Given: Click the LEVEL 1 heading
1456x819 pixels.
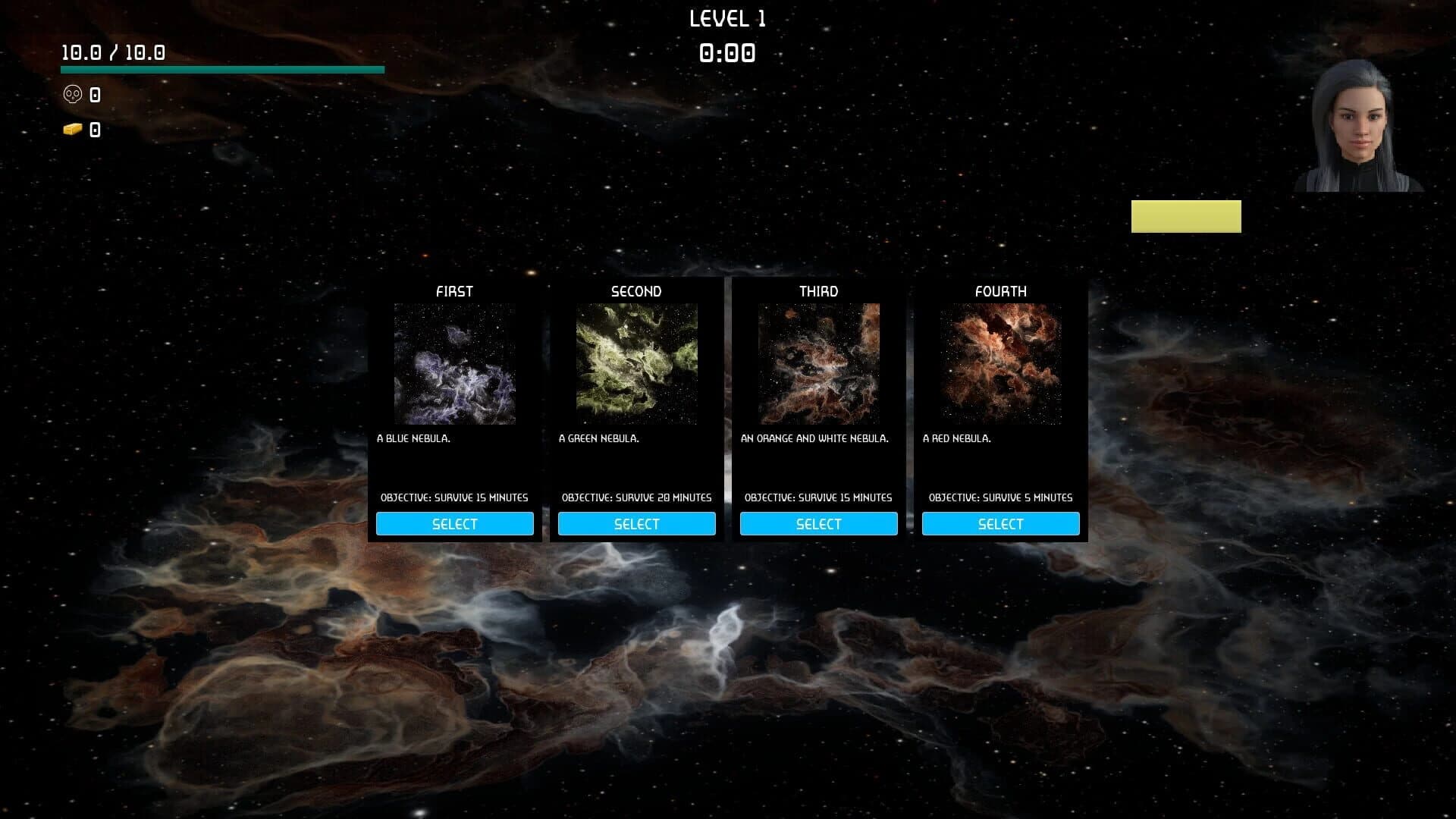Looking at the screenshot, I should [727, 18].
